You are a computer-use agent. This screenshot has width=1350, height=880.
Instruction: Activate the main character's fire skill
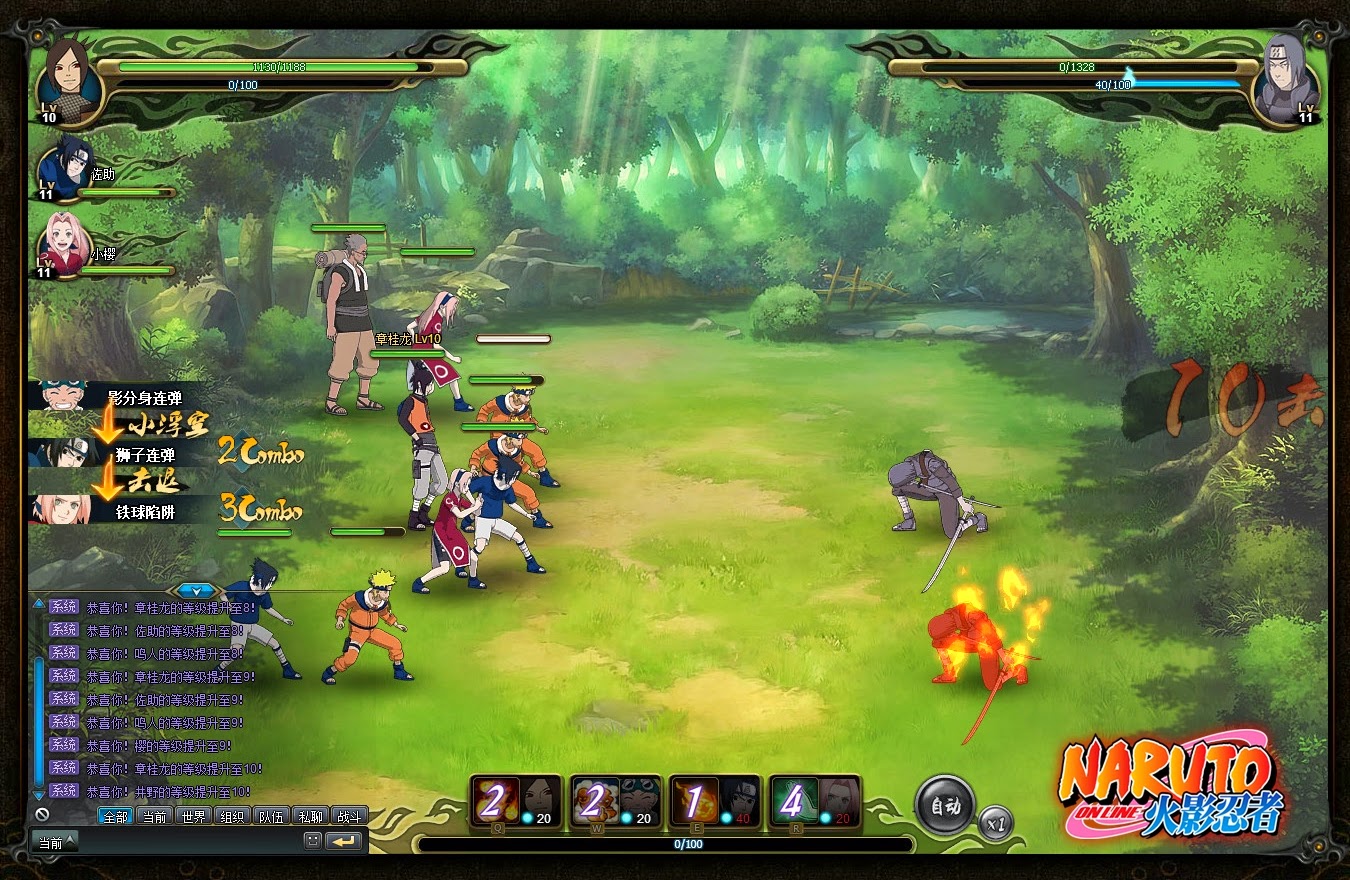click(x=495, y=802)
